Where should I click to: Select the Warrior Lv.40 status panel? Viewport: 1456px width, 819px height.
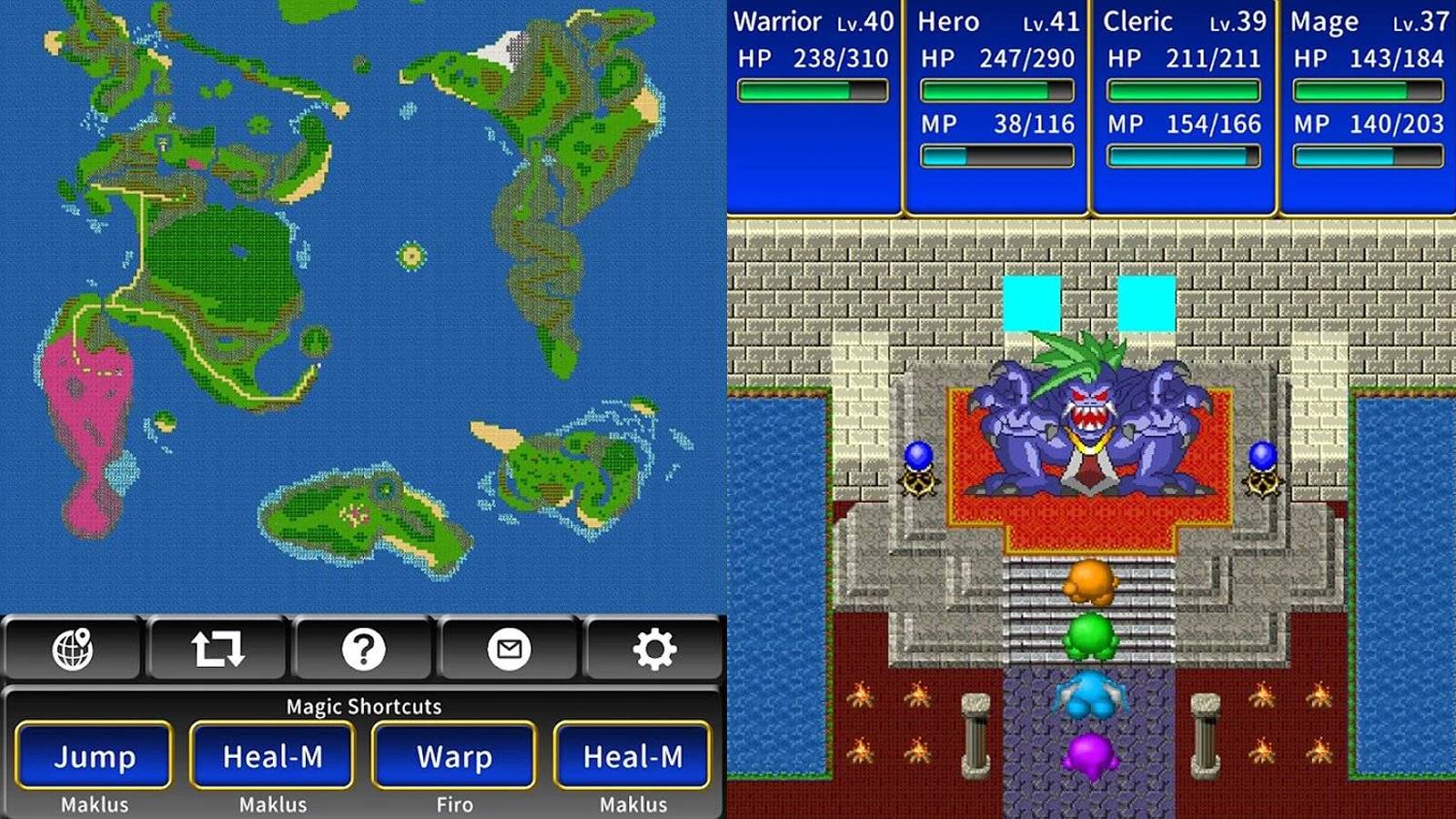click(814, 105)
